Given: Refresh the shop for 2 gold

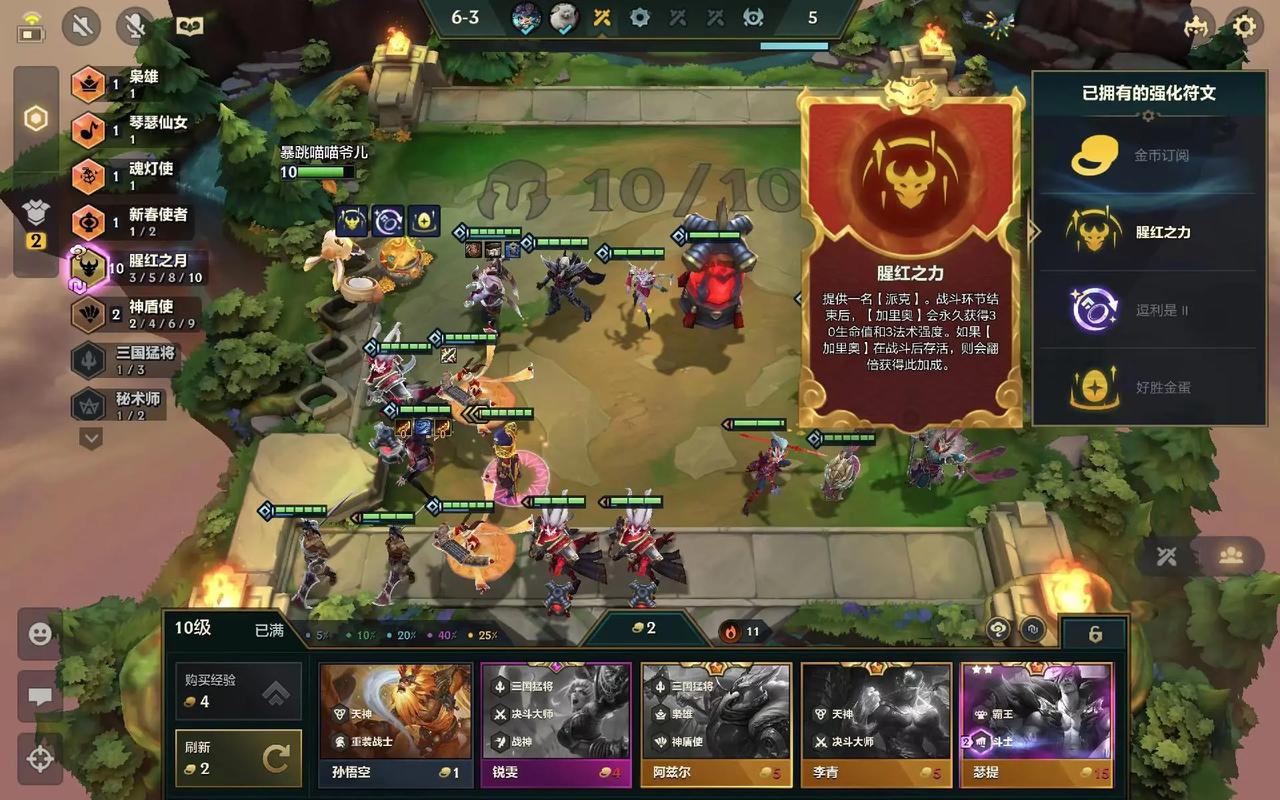Looking at the screenshot, I should 238,758.
